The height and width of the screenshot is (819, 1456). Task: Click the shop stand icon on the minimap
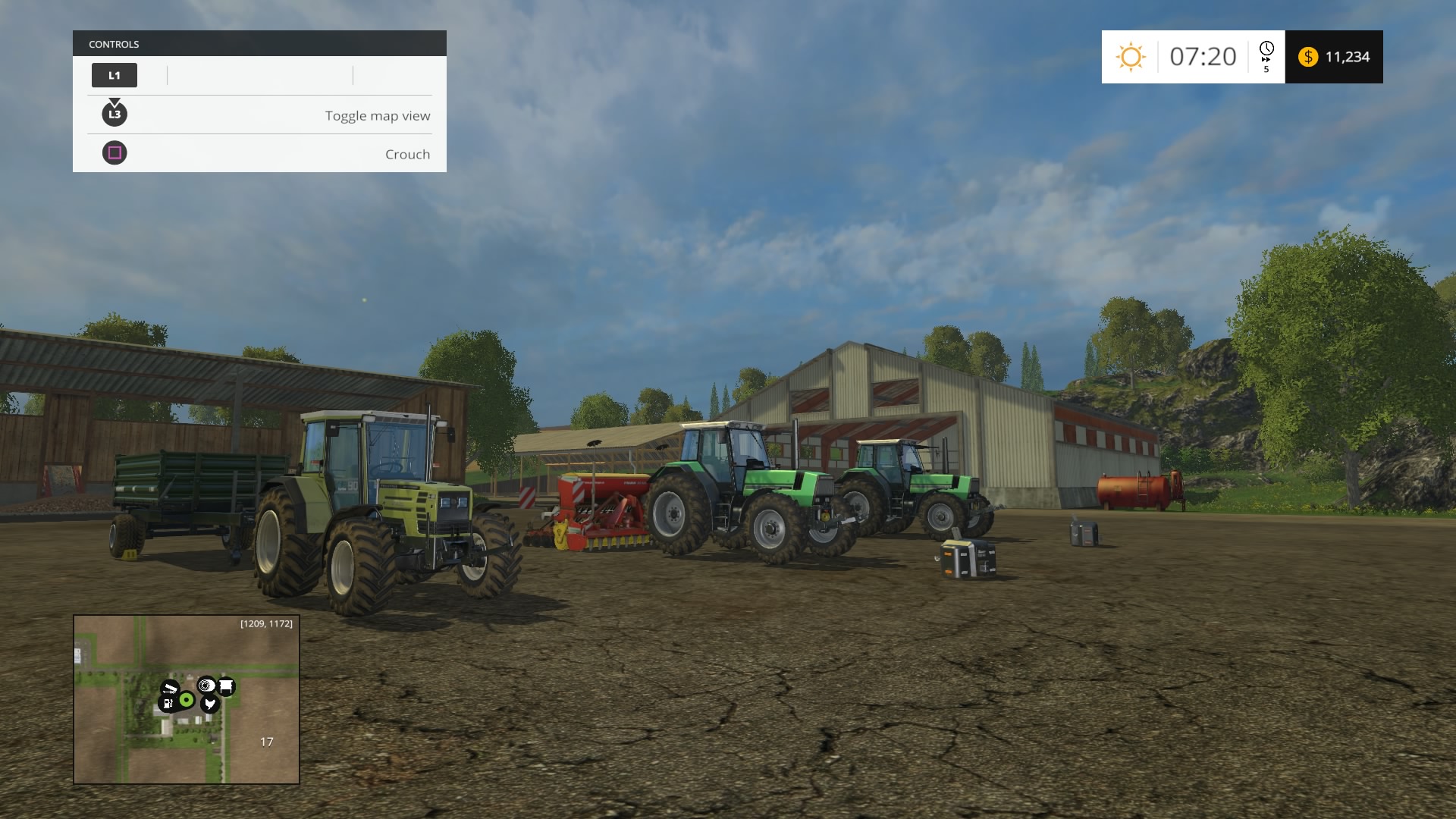pos(227,686)
